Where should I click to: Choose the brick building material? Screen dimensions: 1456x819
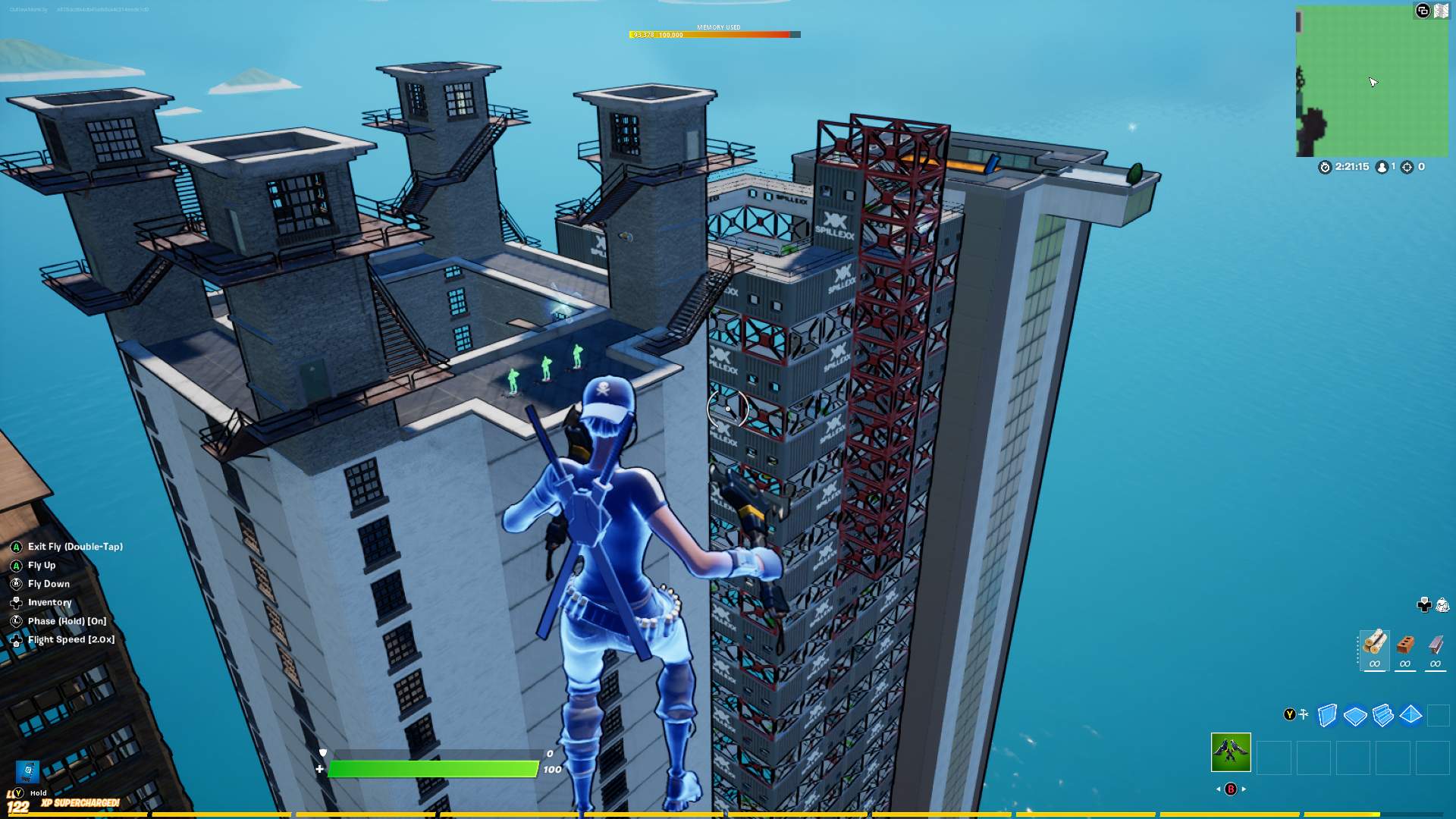point(1405,645)
